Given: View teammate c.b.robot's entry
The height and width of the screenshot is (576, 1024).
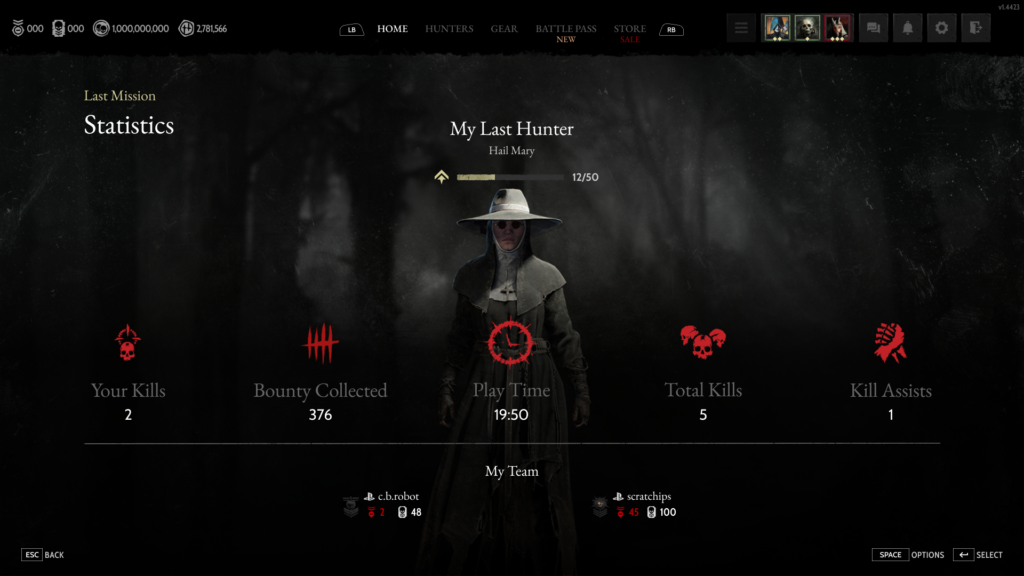Looking at the screenshot, I should (398, 496).
